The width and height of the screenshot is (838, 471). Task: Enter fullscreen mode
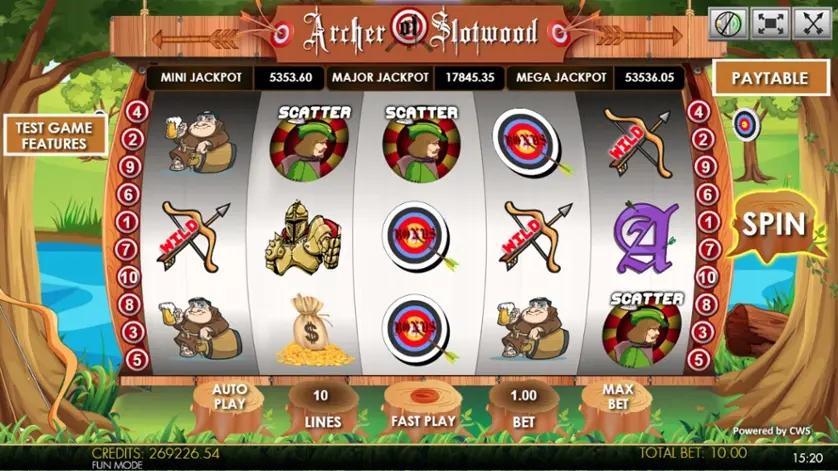click(770, 24)
